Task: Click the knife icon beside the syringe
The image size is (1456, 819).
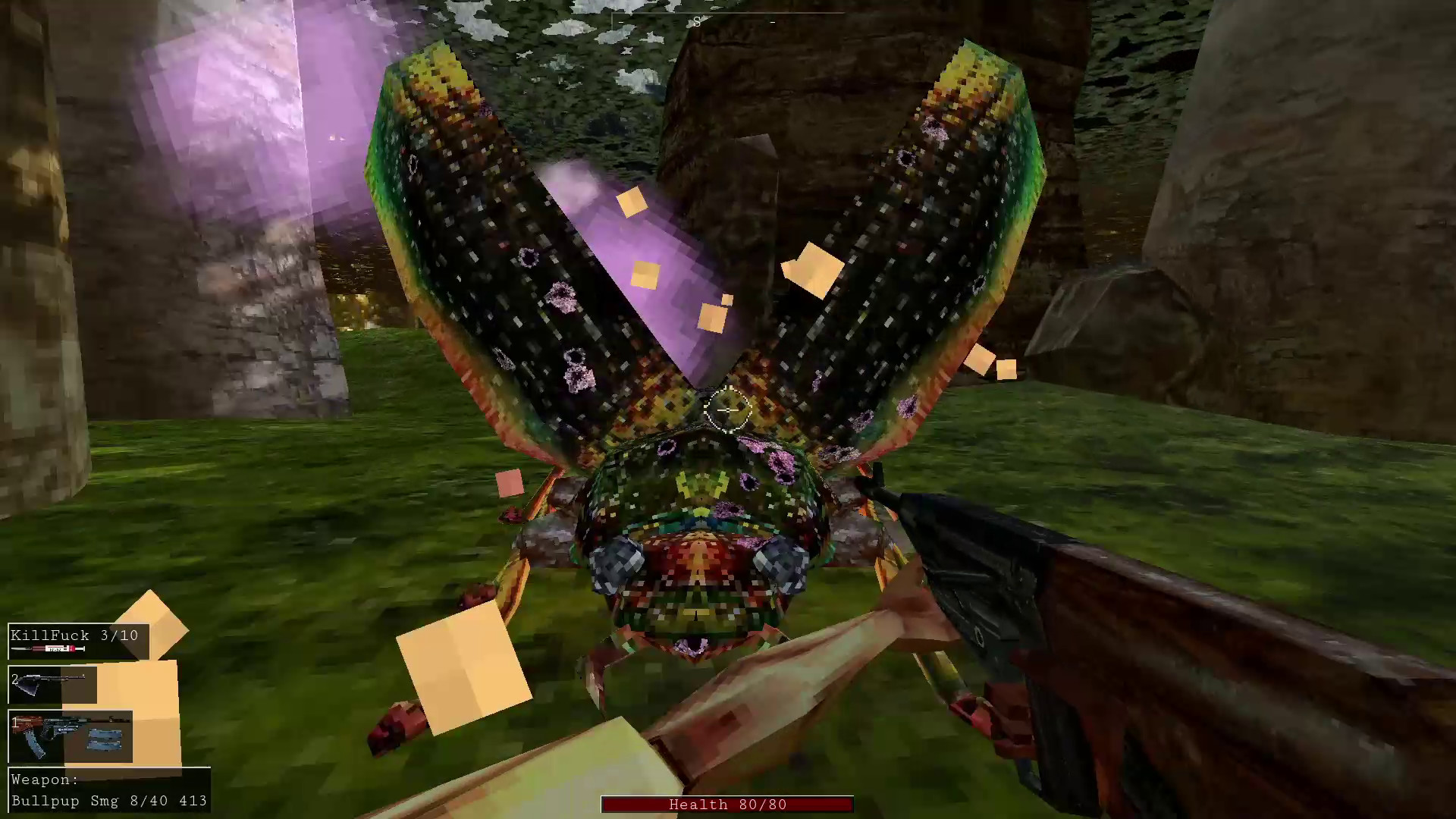Action: (x=21, y=648)
